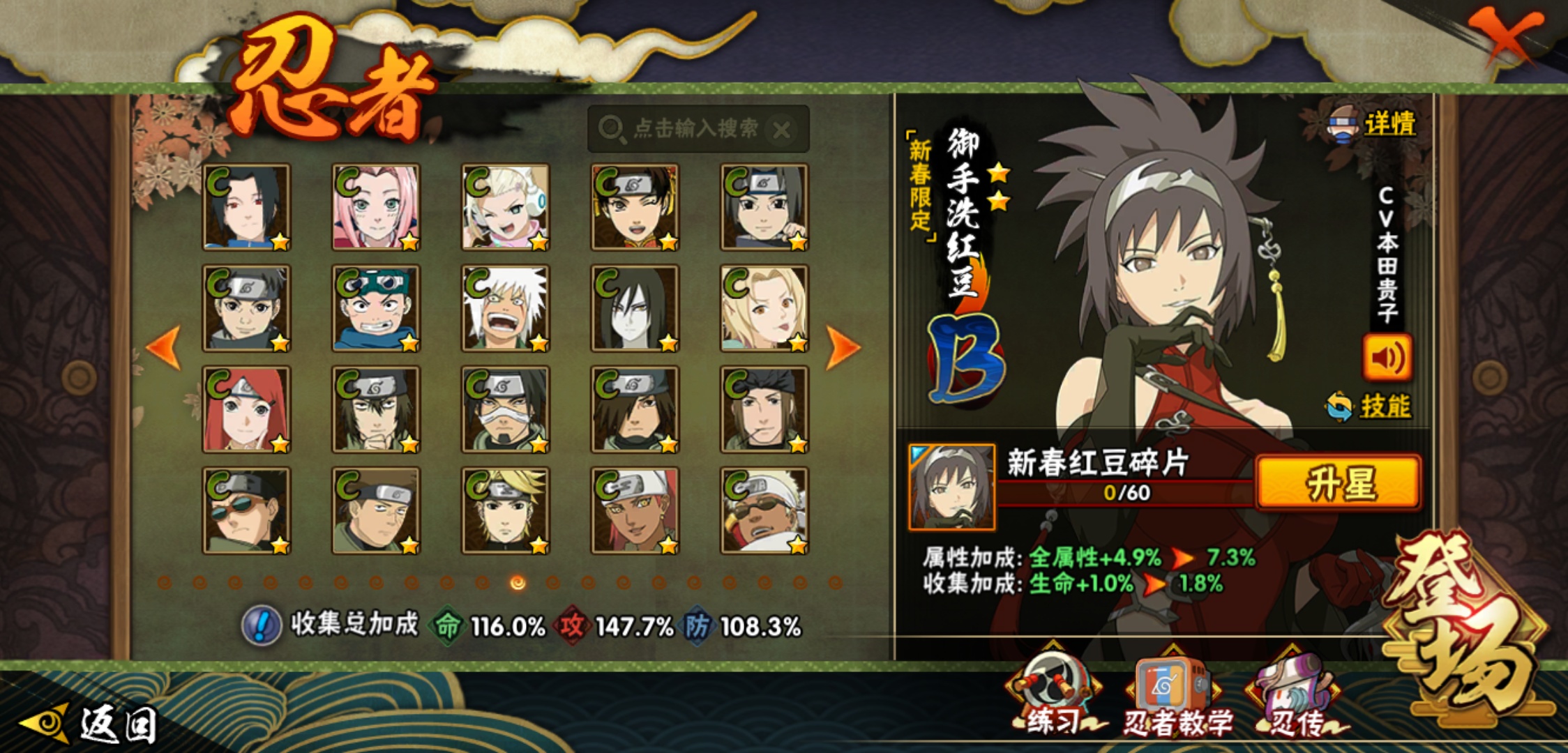Choose the pale long-haired Orochimaru portrait
Image resolution: width=1568 pixels, height=753 pixels.
(635, 308)
